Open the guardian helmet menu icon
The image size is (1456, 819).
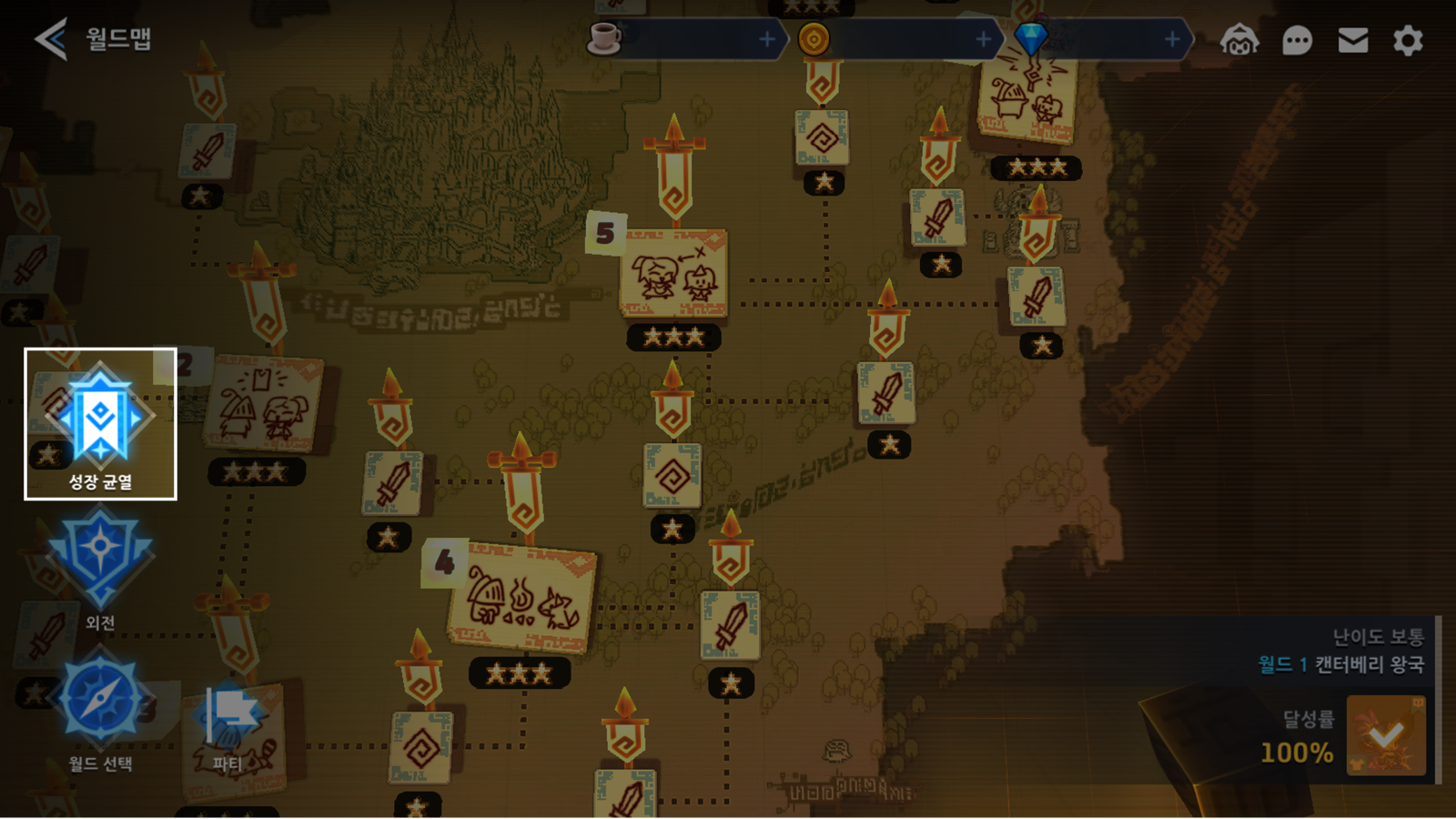point(1239,40)
